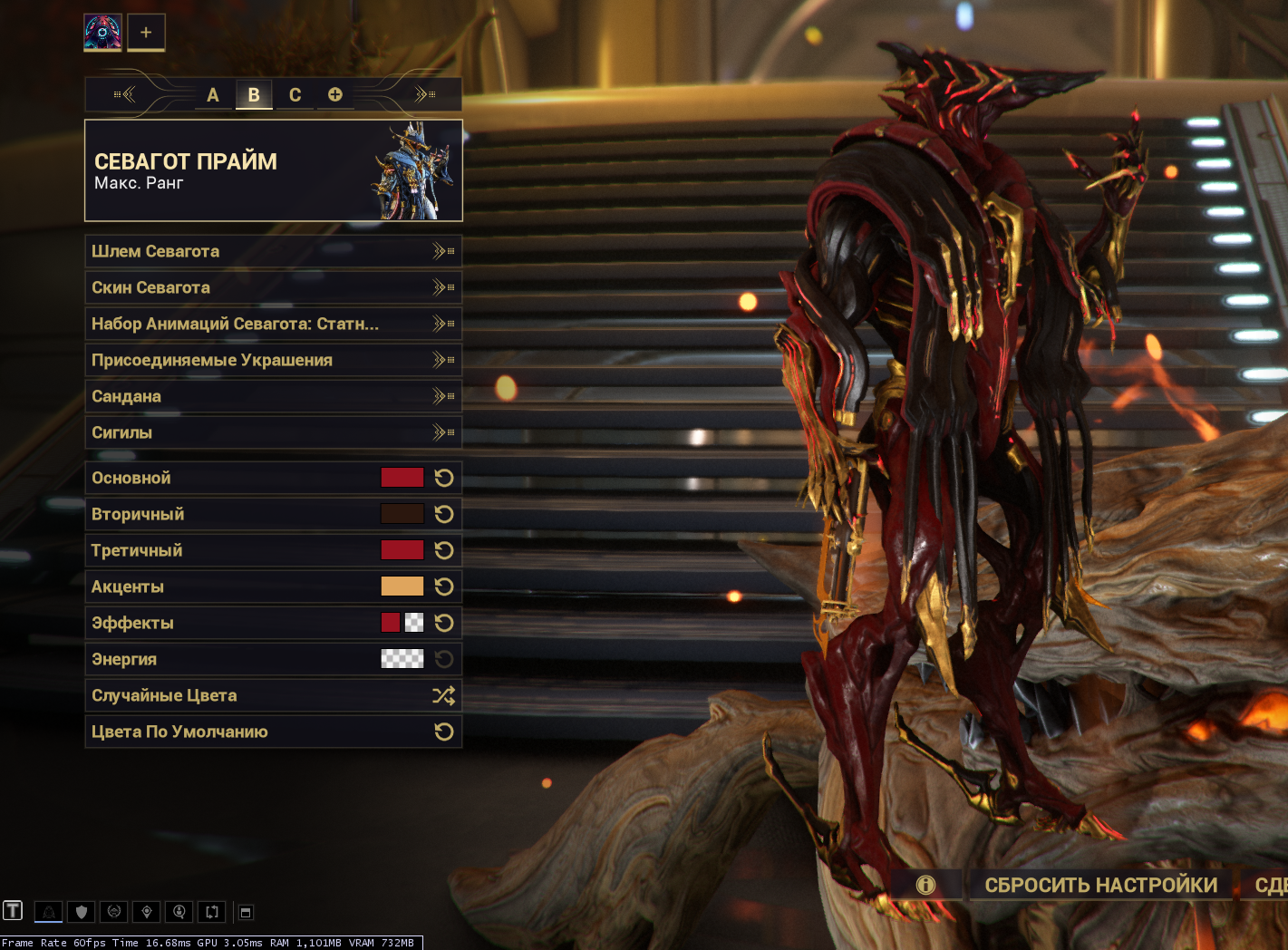Click the Сбросить Настройки button
This screenshot has height=950, width=1288.
pyautogui.click(x=1100, y=885)
